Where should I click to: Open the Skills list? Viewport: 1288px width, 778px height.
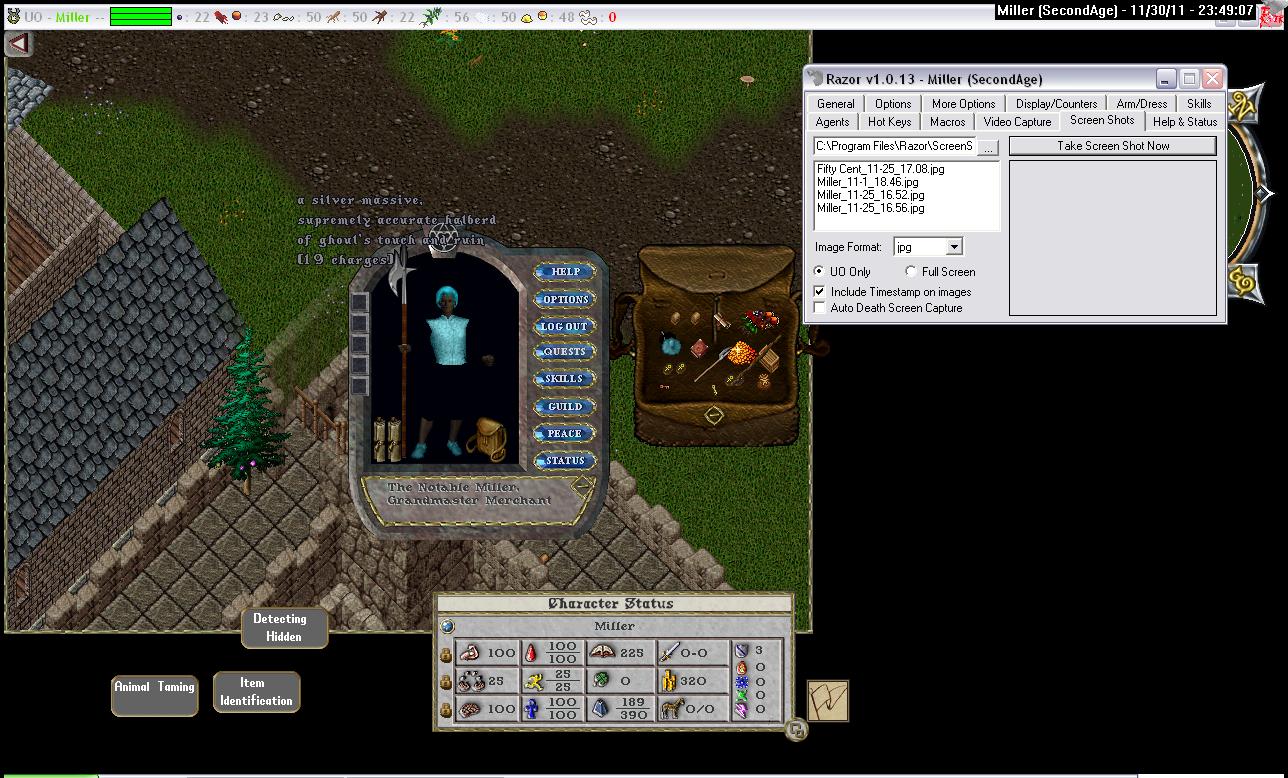tap(565, 379)
